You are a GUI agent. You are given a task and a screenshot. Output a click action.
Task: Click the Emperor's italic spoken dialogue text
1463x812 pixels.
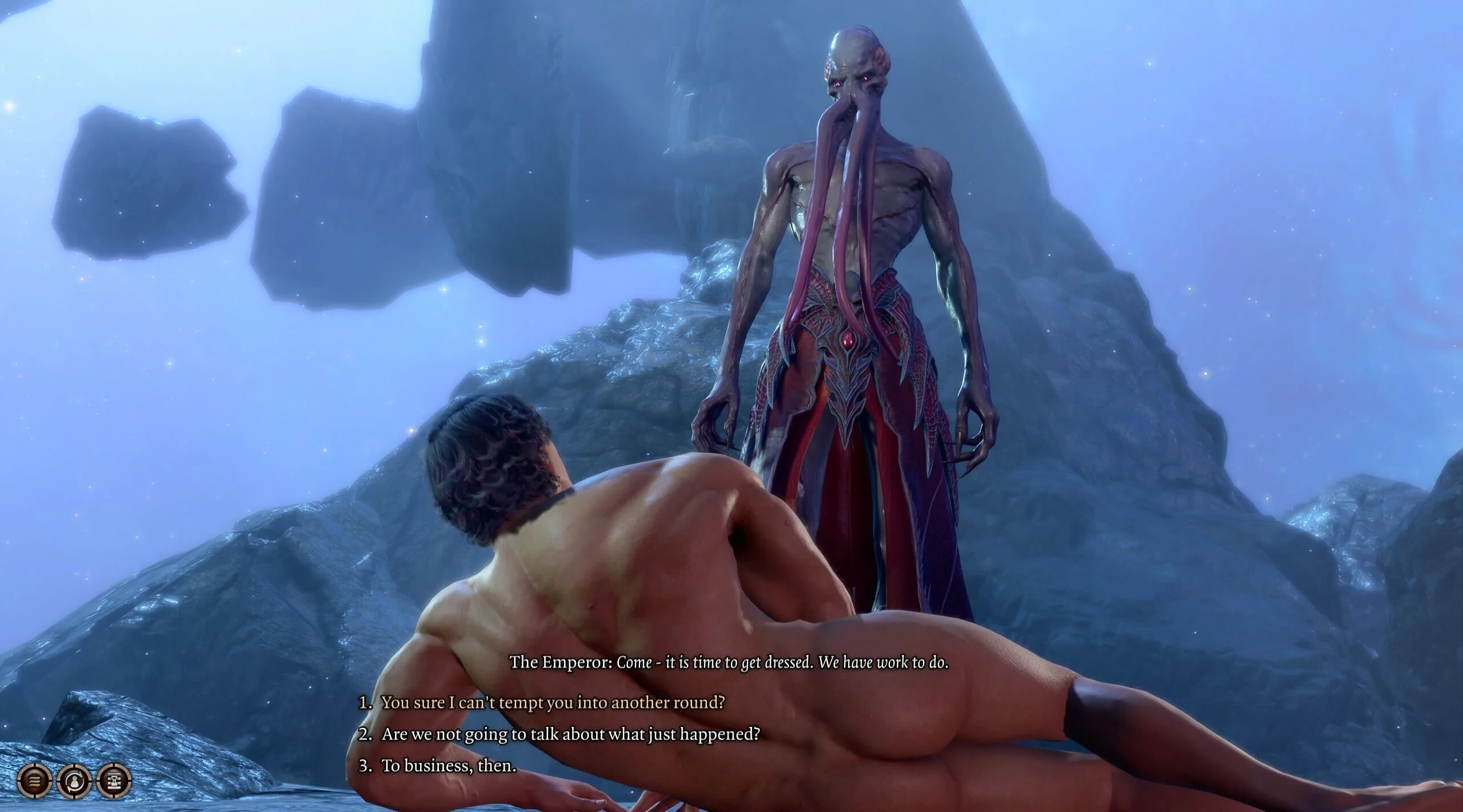click(783, 663)
